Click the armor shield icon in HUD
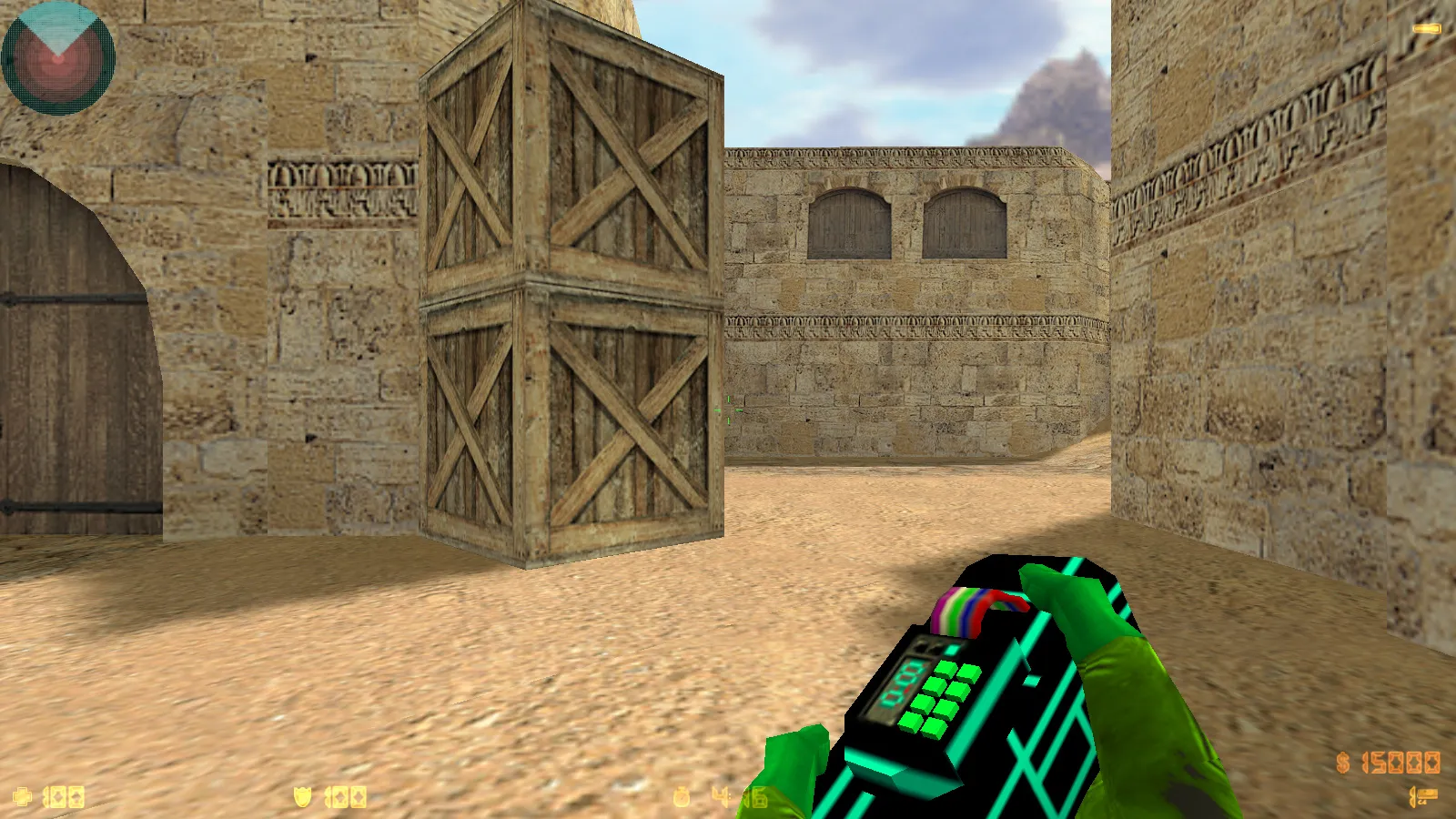 click(x=302, y=796)
